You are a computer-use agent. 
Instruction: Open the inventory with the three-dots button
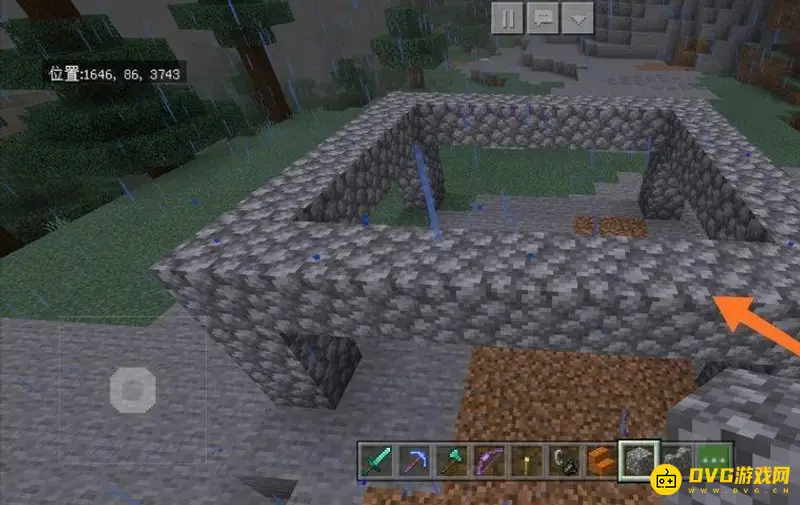[x=714, y=460]
